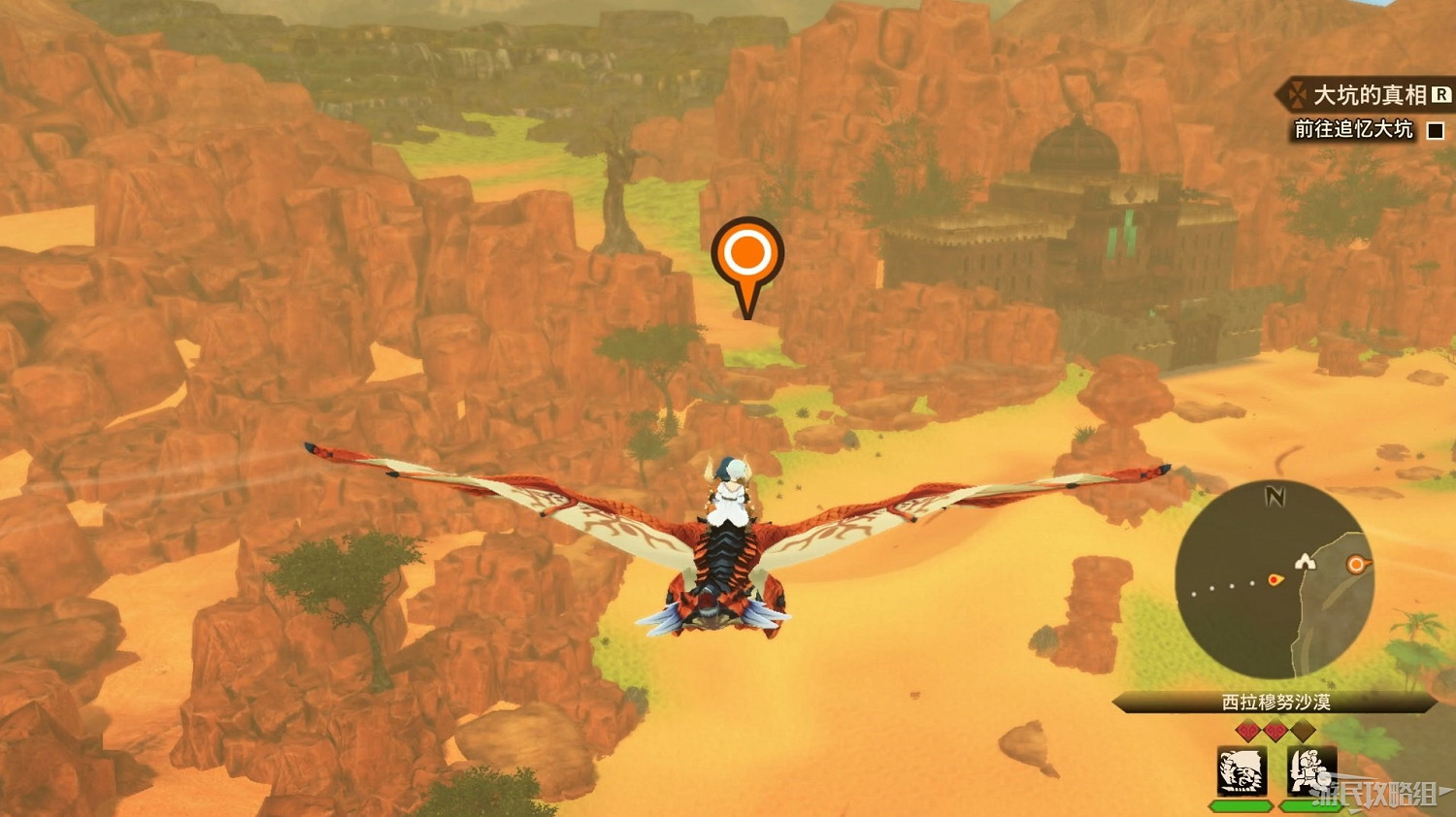Toggle the first red heart diamond above the portraits
1456x817 pixels.
pos(1247,730)
